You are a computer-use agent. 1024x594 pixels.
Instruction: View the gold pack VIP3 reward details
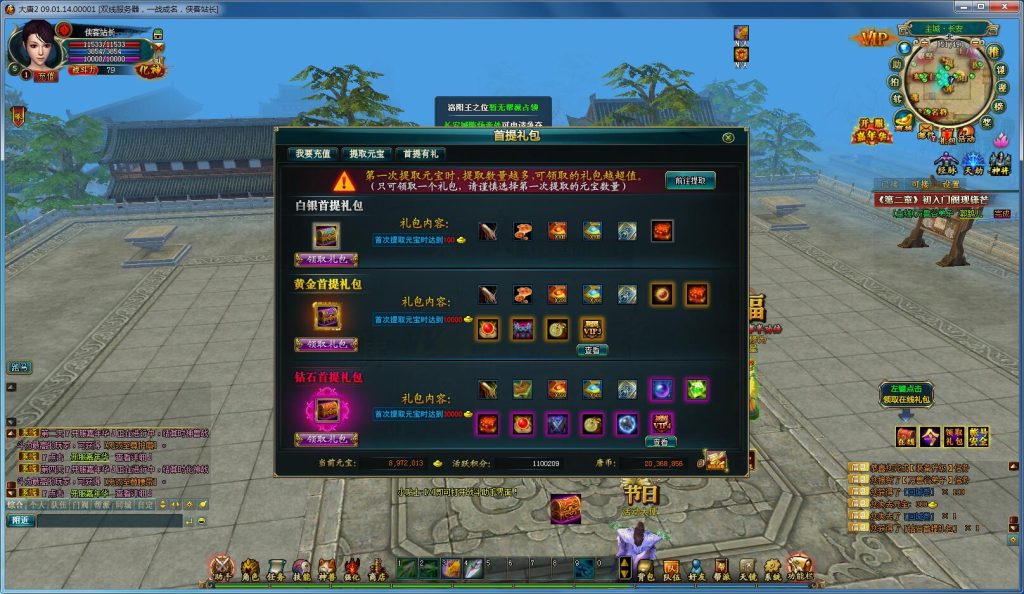pyautogui.click(x=592, y=350)
